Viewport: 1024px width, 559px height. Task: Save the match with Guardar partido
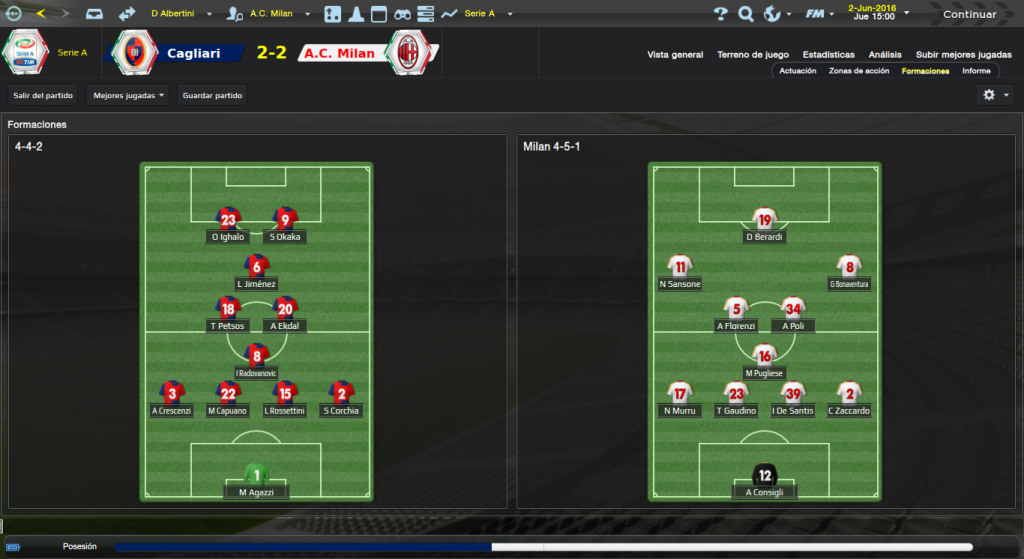(x=212, y=96)
